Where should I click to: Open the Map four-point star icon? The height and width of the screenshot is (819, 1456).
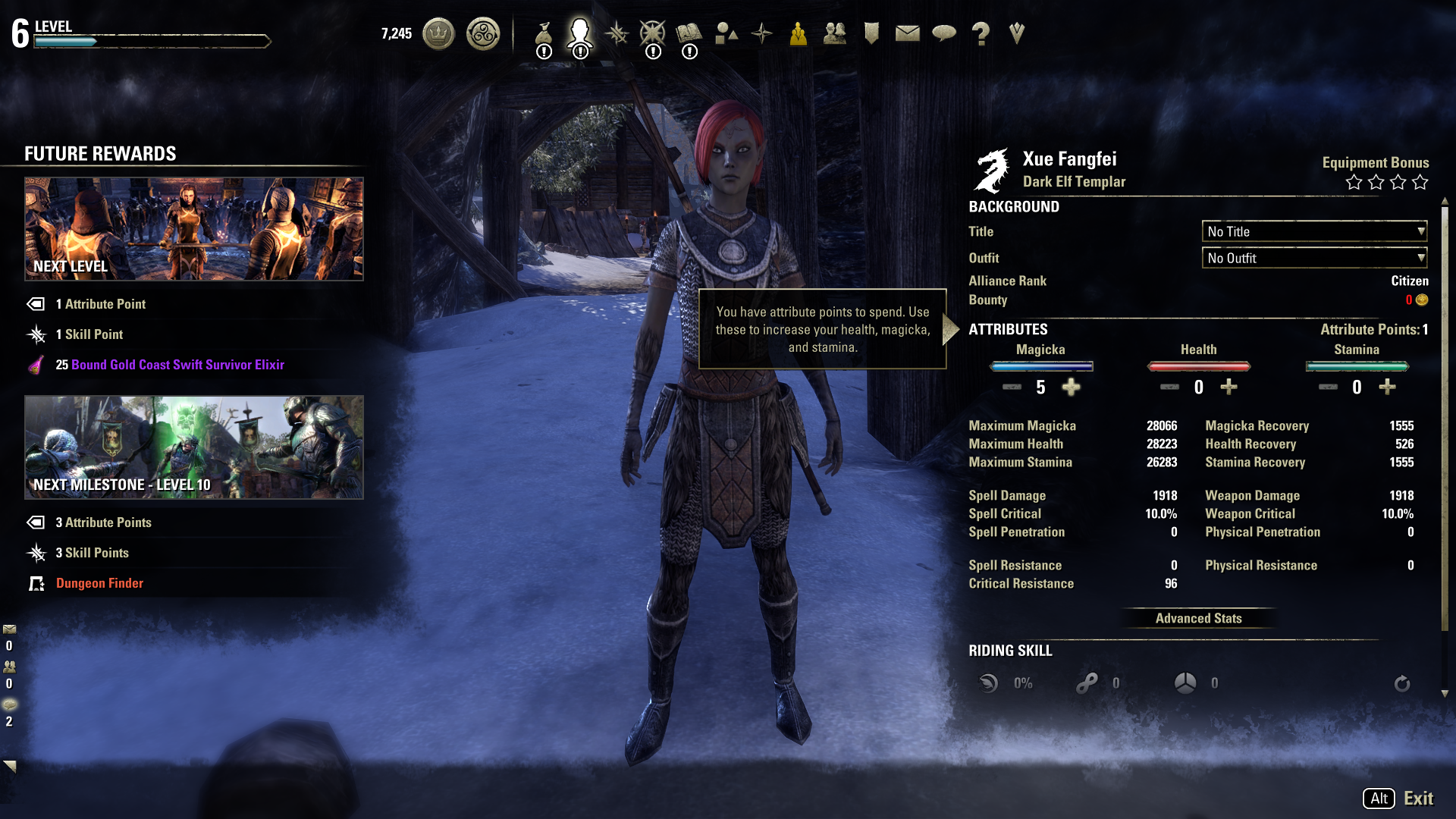(761, 33)
